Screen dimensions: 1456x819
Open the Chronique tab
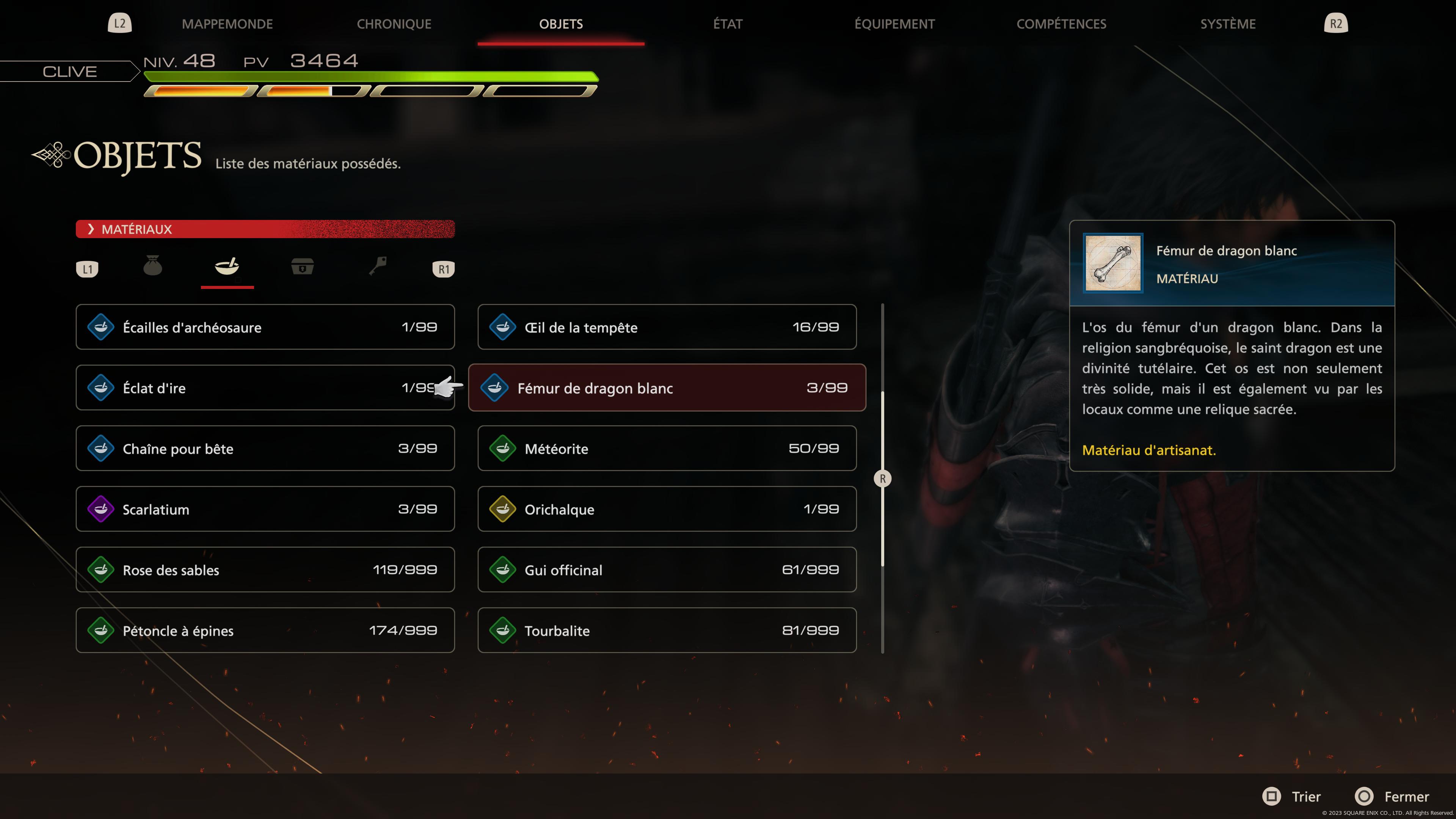coord(394,24)
